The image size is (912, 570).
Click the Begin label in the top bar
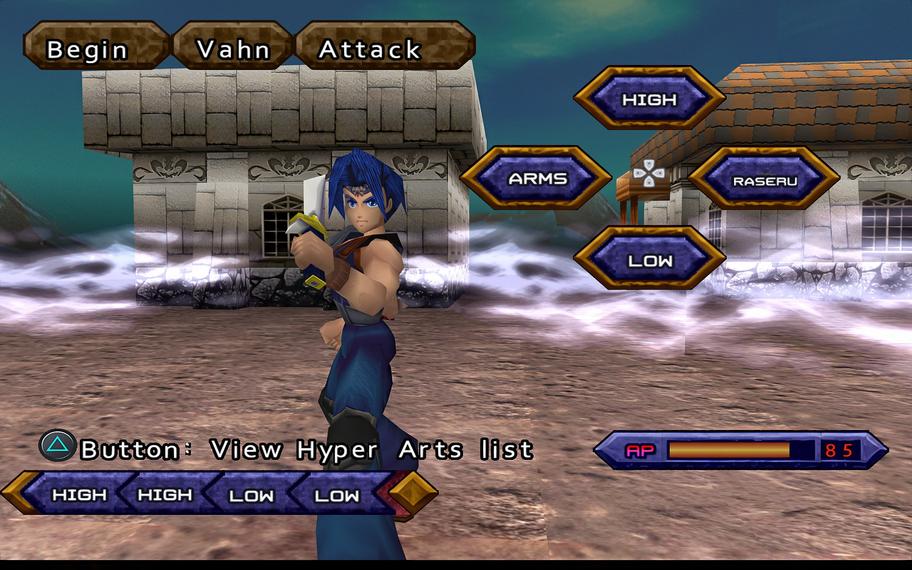(88, 48)
